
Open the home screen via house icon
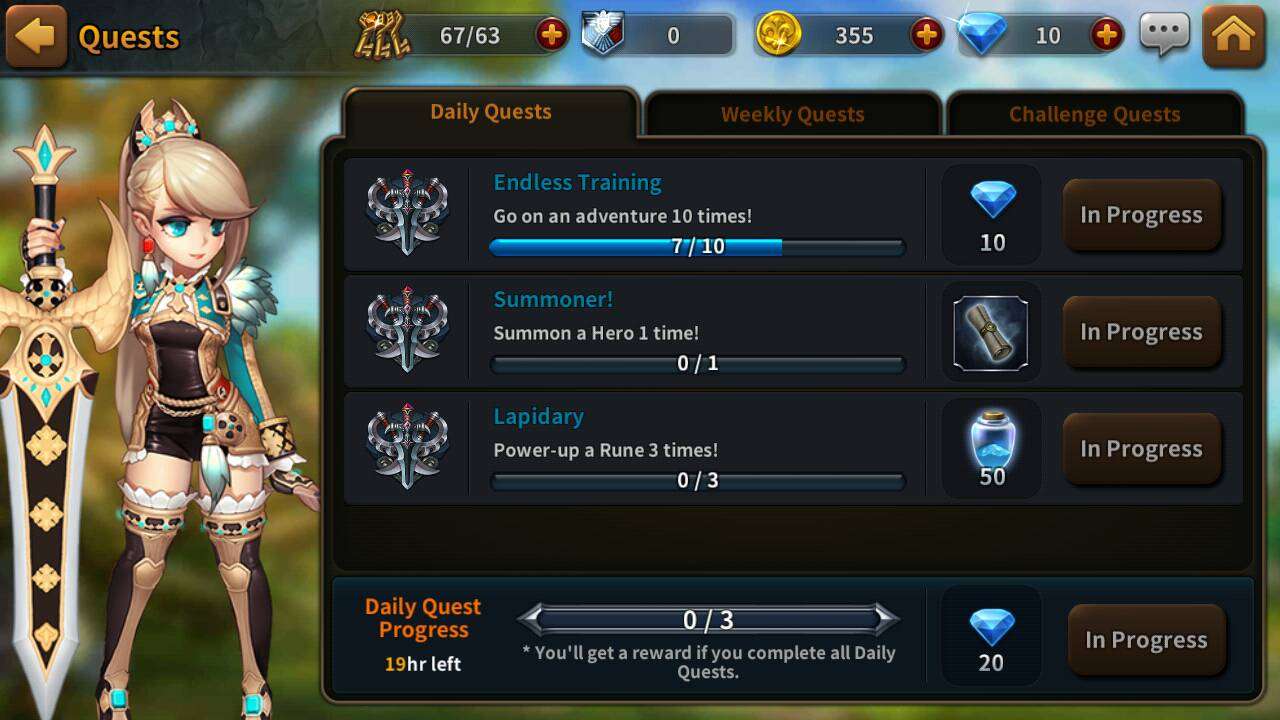1233,37
